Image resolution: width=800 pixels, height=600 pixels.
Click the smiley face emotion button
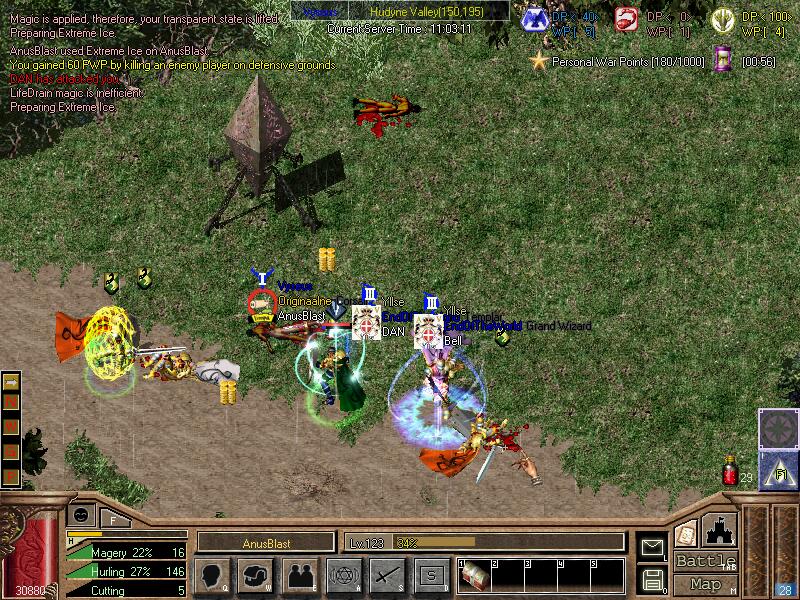tap(81, 516)
